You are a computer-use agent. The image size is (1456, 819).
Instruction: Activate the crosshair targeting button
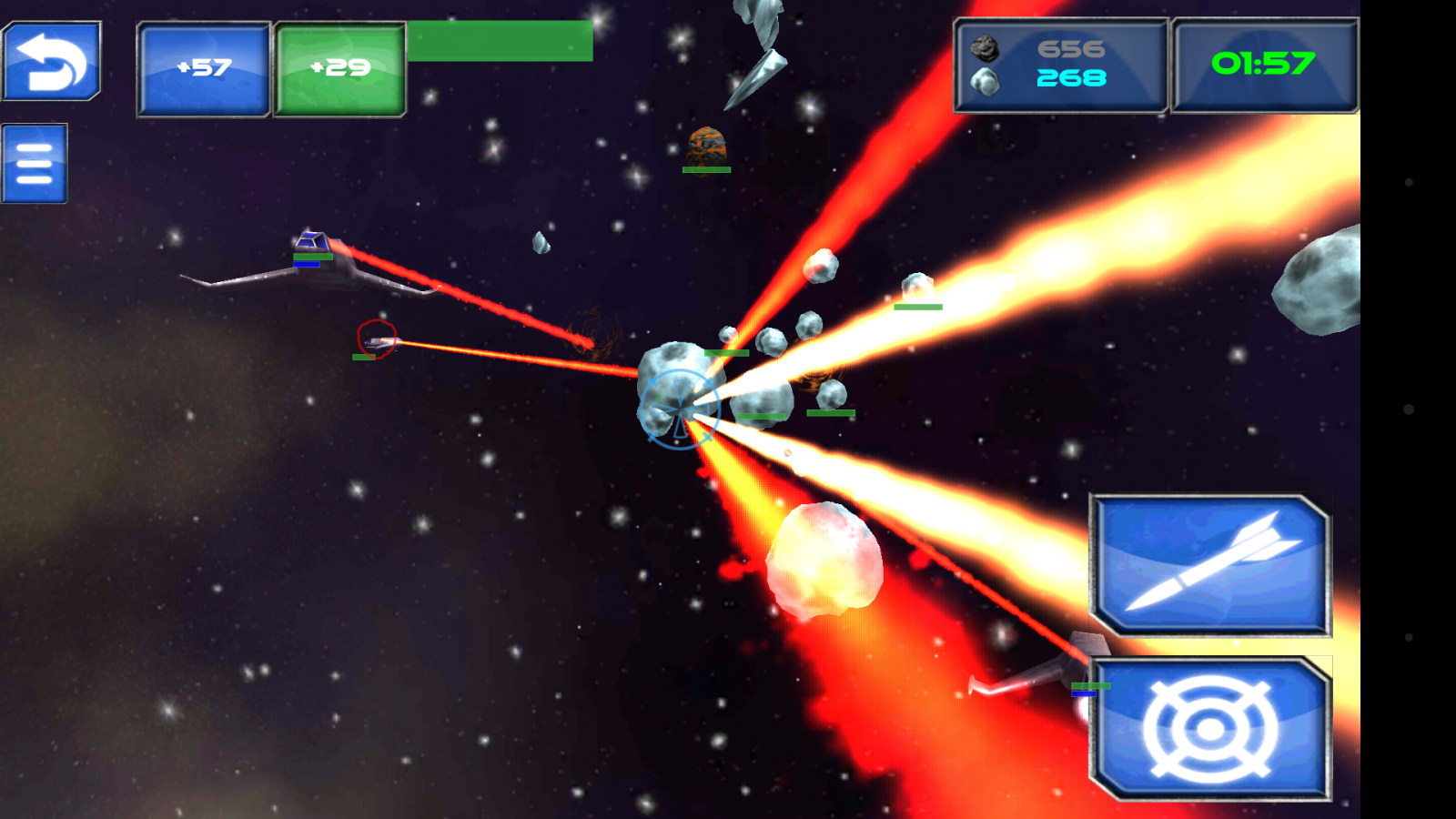[1210, 729]
